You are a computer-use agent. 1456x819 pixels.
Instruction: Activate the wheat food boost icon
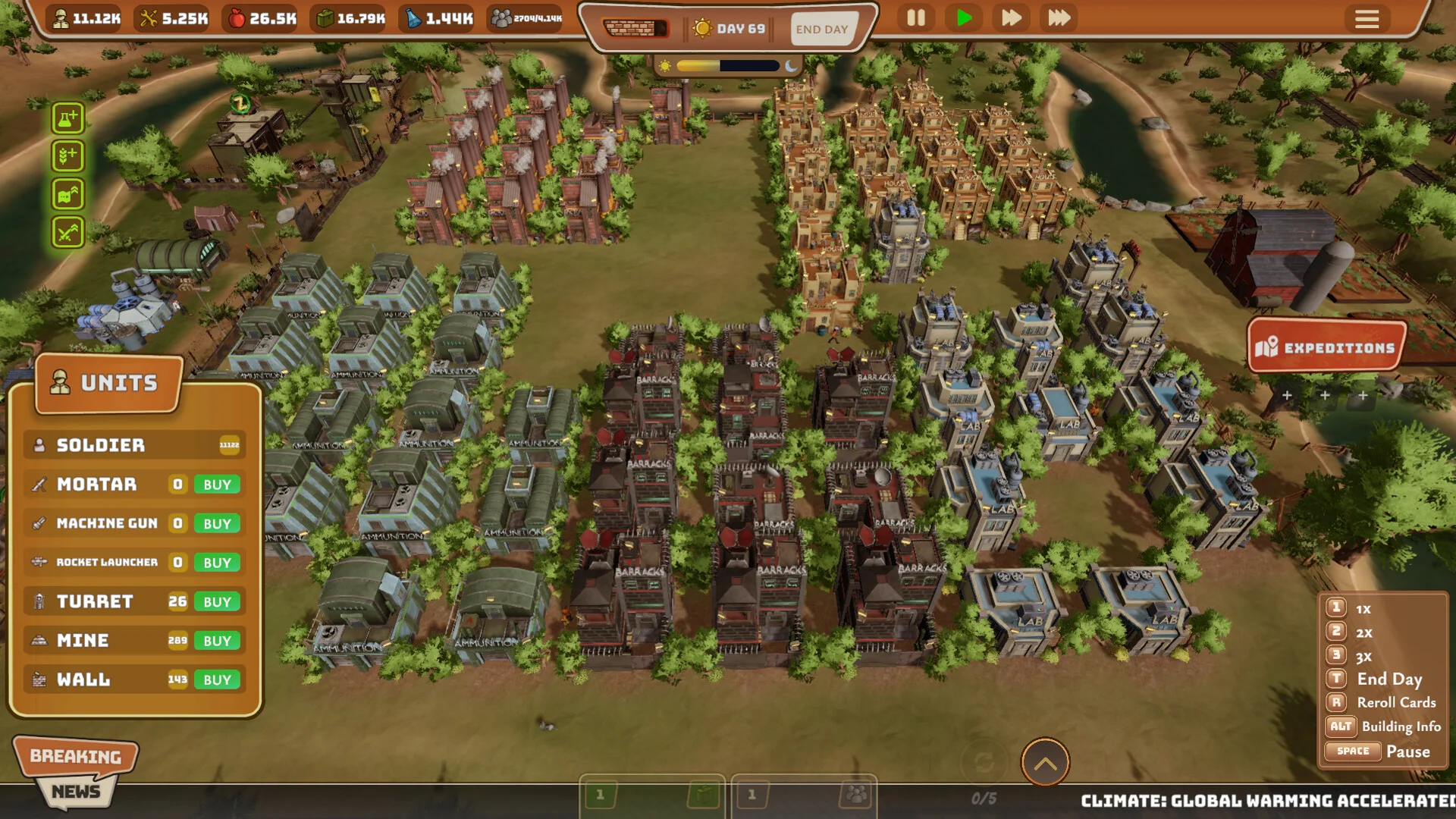67,156
